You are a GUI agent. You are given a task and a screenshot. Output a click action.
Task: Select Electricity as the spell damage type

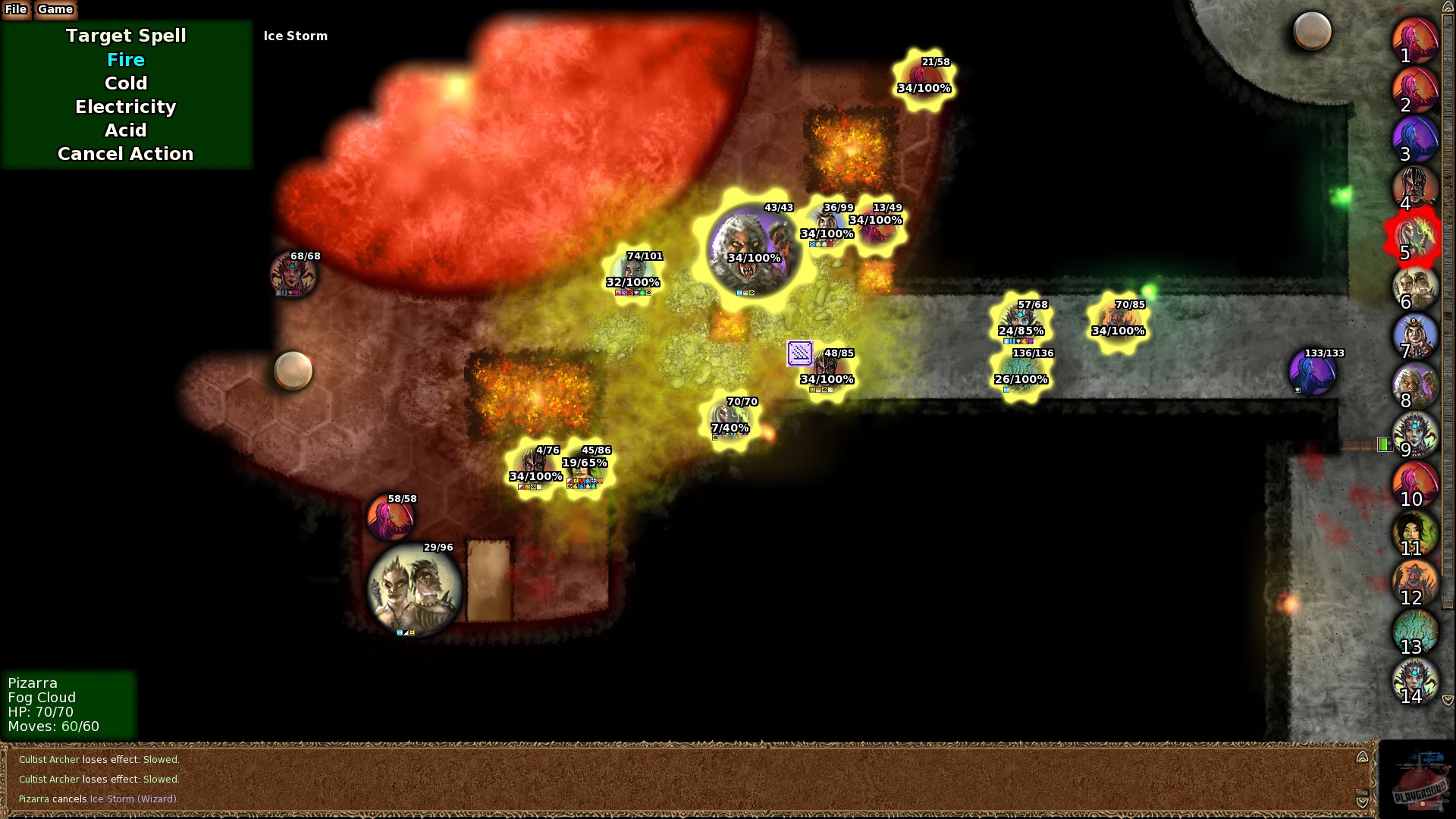pyautogui.click(x=124, y=107)
